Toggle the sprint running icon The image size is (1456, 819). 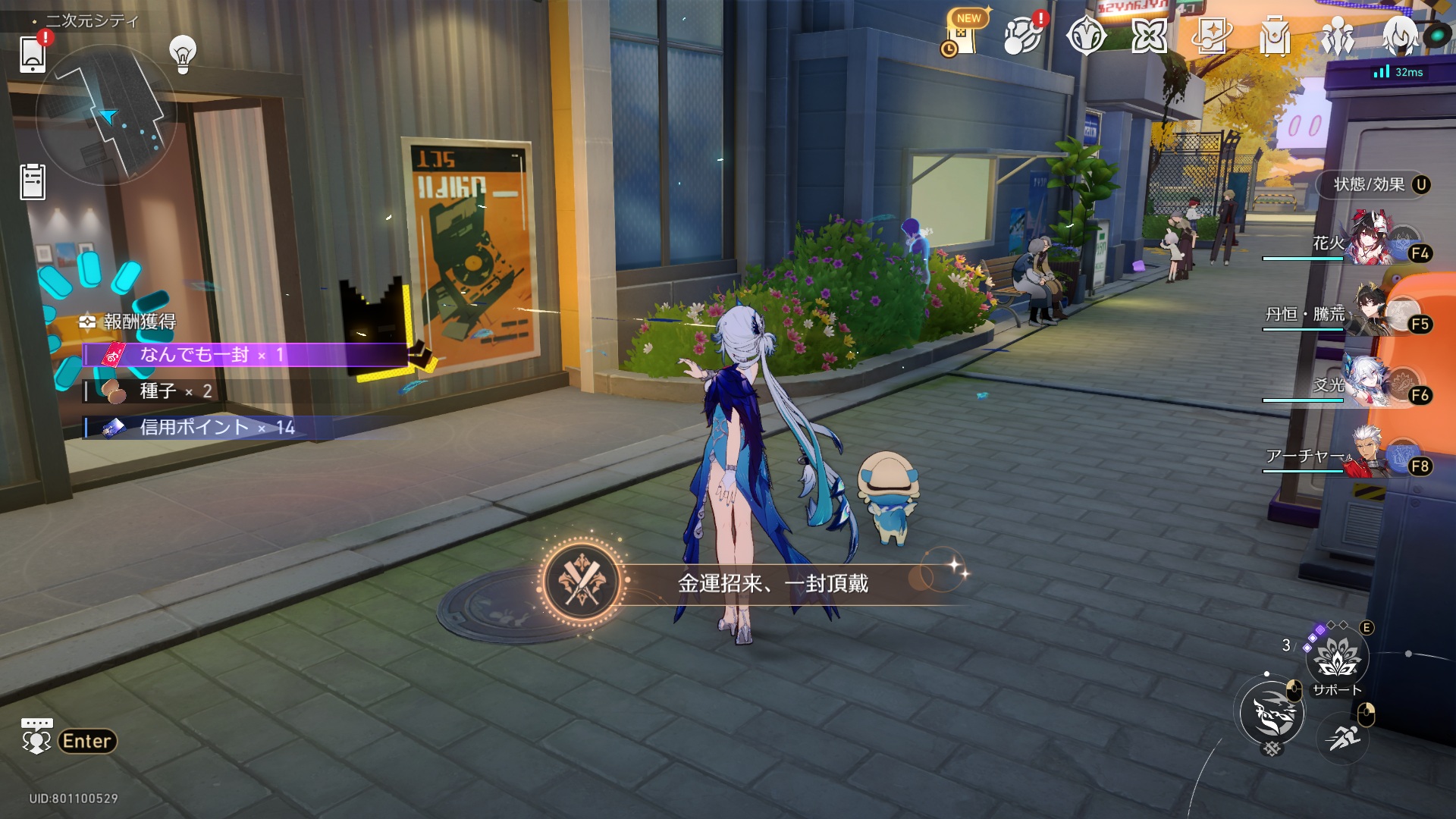point(1343,735)
